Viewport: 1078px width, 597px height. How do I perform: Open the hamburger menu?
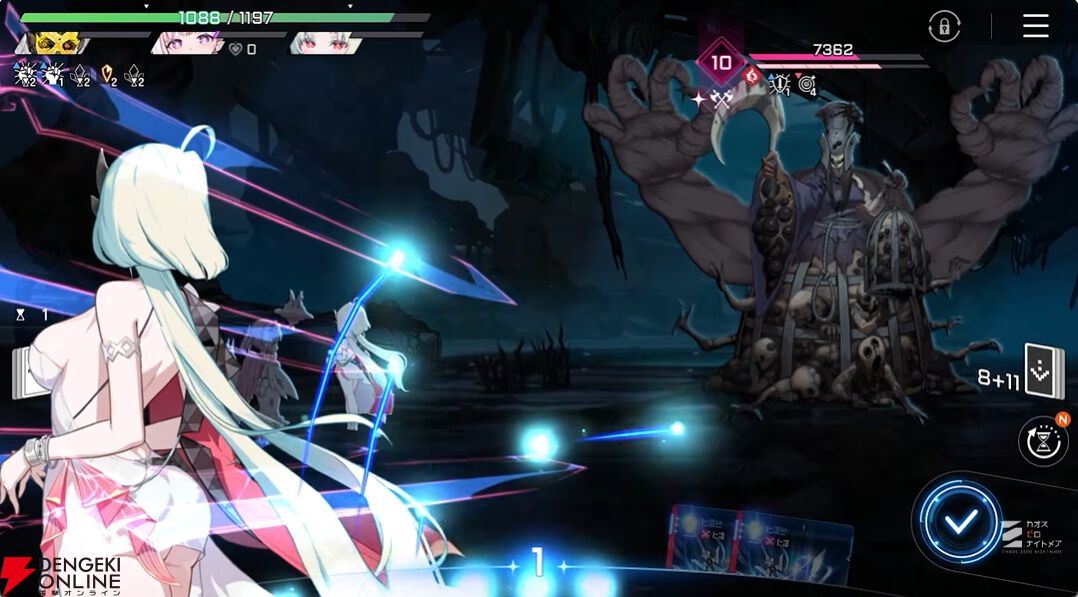(x=1036, y=26)
